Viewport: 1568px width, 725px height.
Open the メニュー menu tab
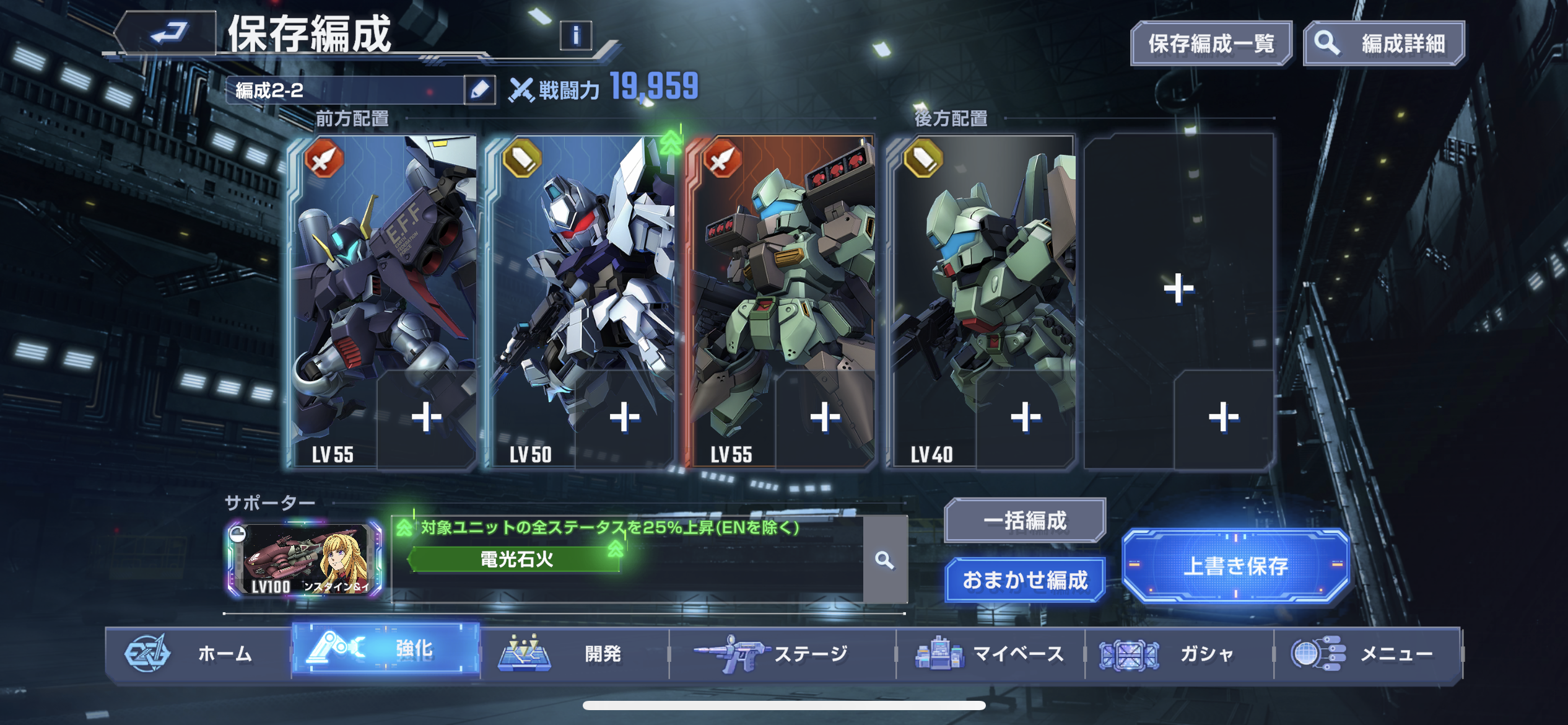1367,653
